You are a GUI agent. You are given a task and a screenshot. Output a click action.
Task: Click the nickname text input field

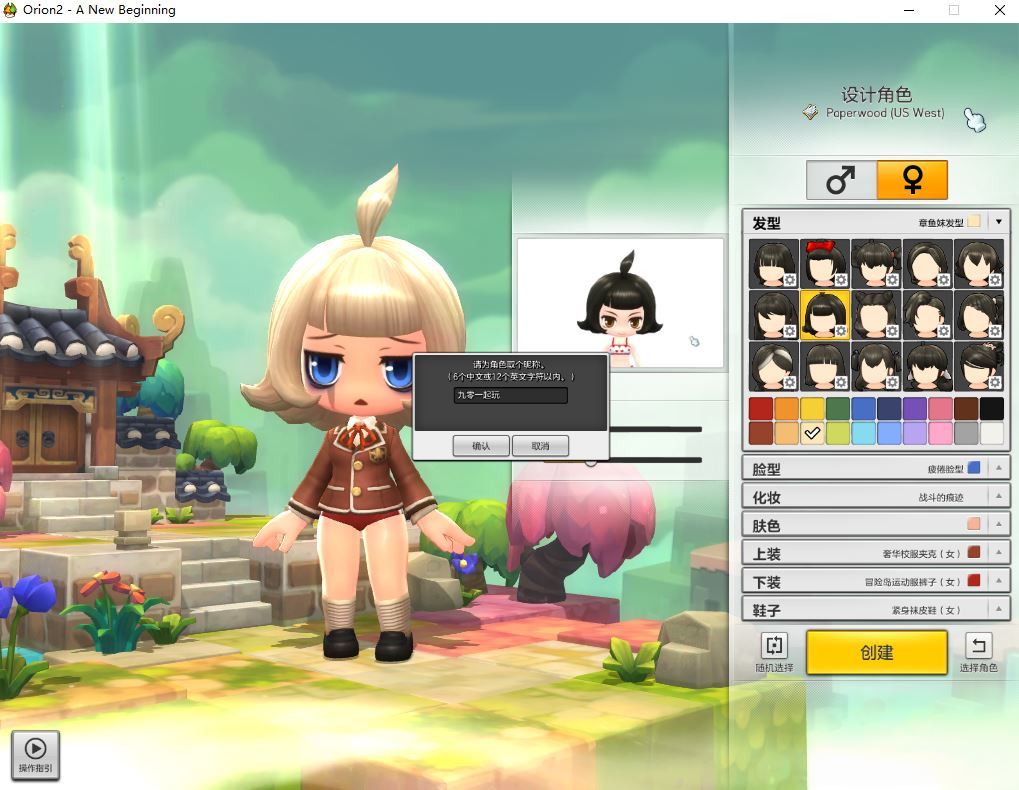510,396
